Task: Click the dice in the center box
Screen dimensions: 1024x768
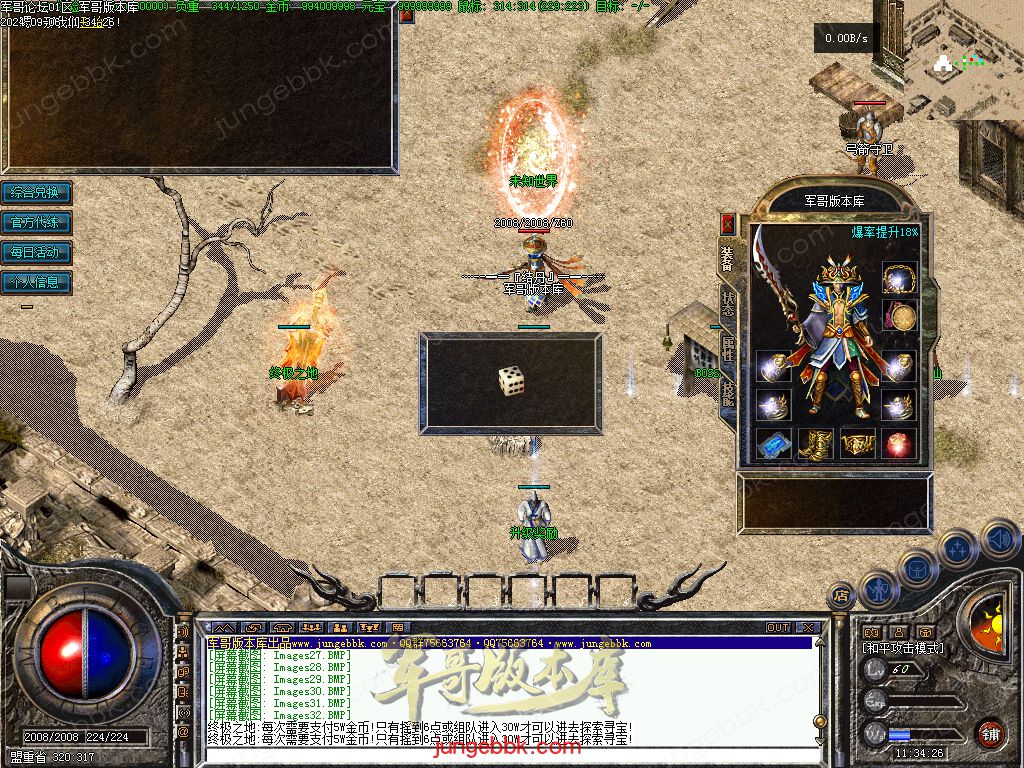Action: point(511,380)
